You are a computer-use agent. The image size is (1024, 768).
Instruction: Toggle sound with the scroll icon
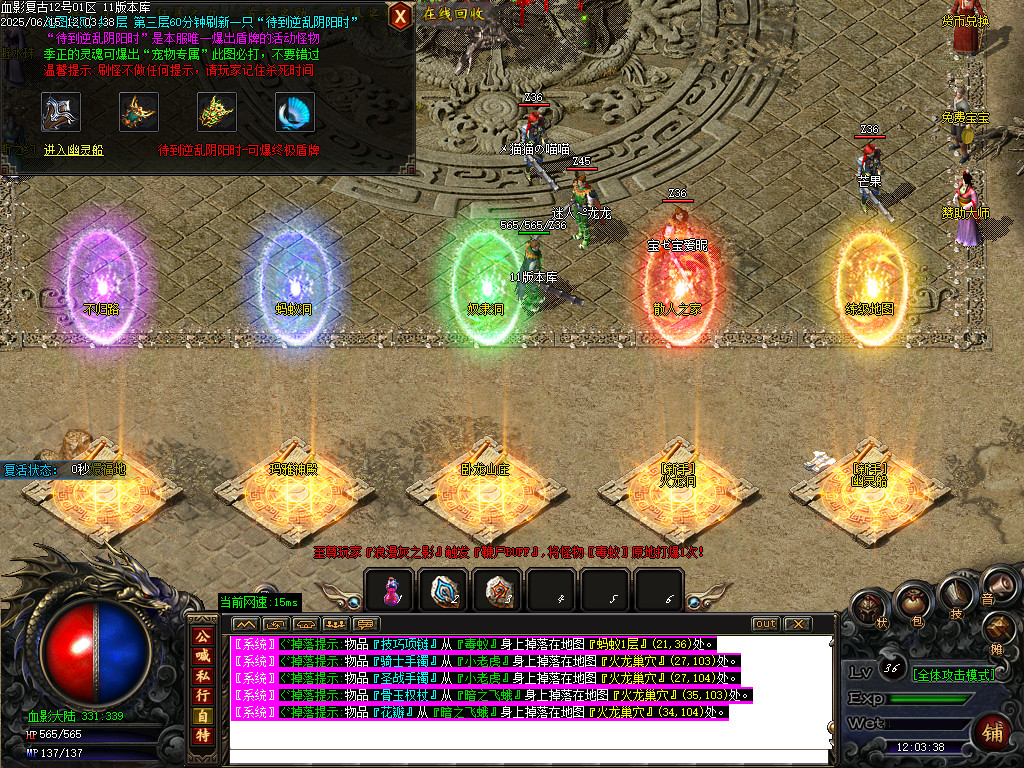pos(991,588)
